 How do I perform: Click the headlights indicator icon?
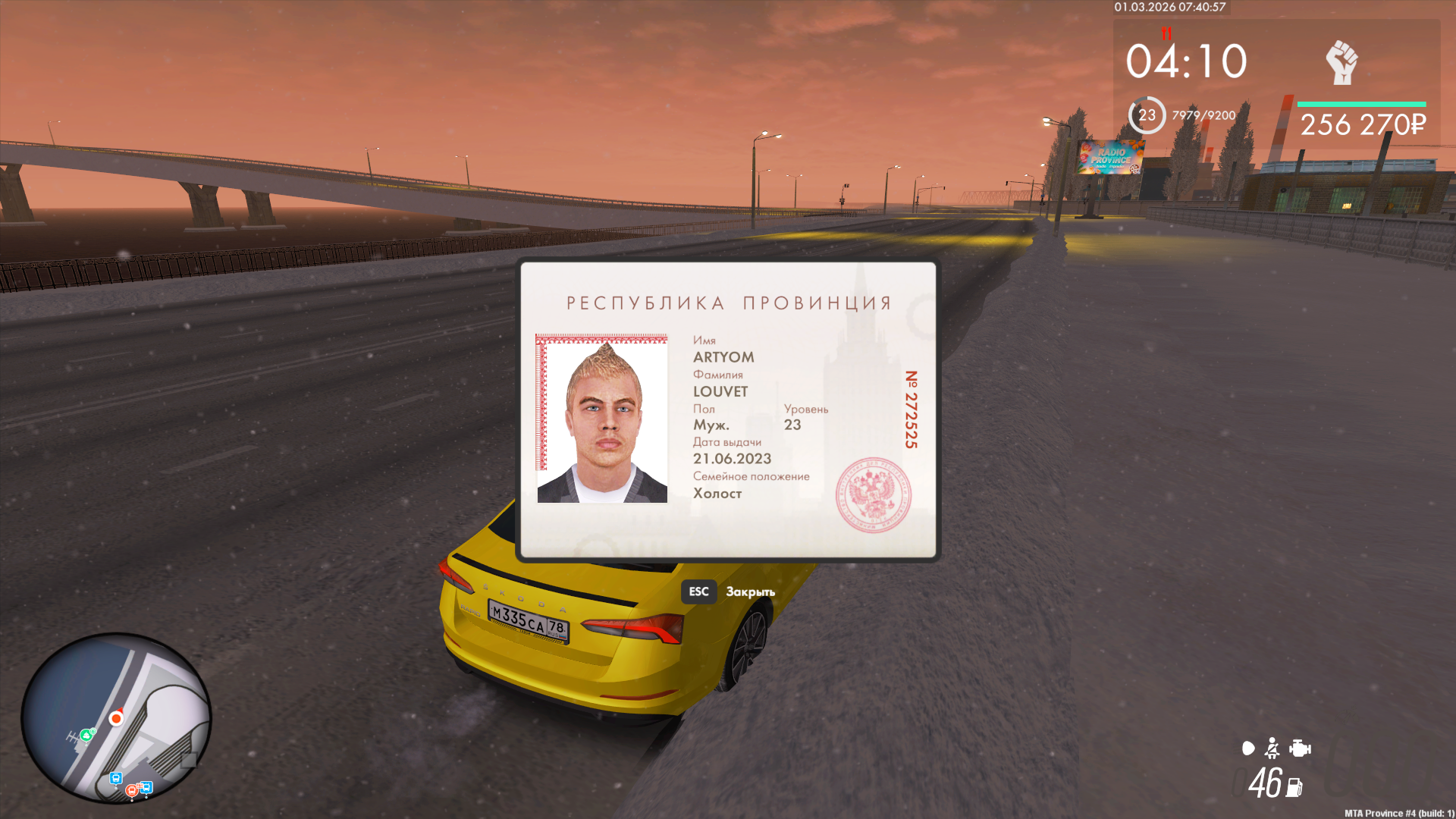pos(1248,748)
